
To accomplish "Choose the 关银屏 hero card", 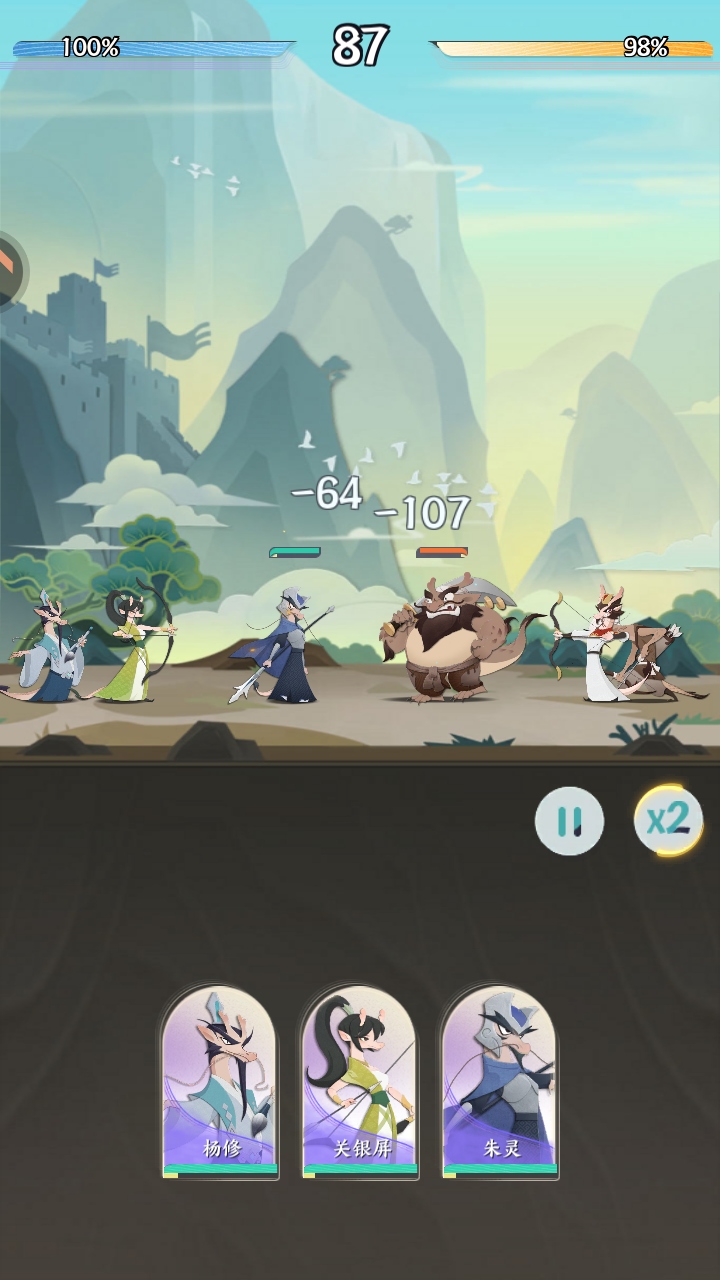I will [x=360, y=1080].
